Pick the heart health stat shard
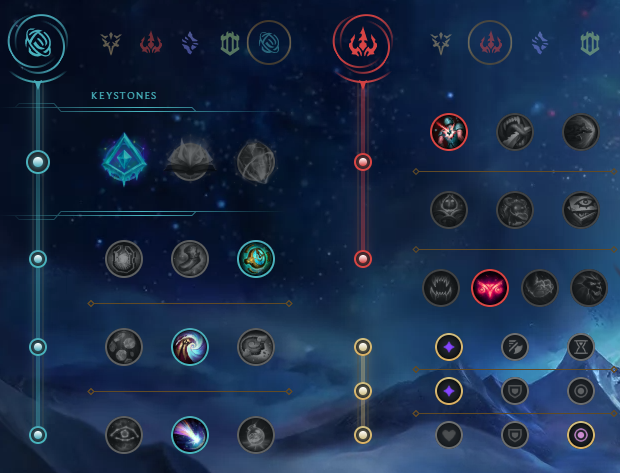The width and height of the screenshot is (620, 473). pyautogui.click(x=449, y=435)
